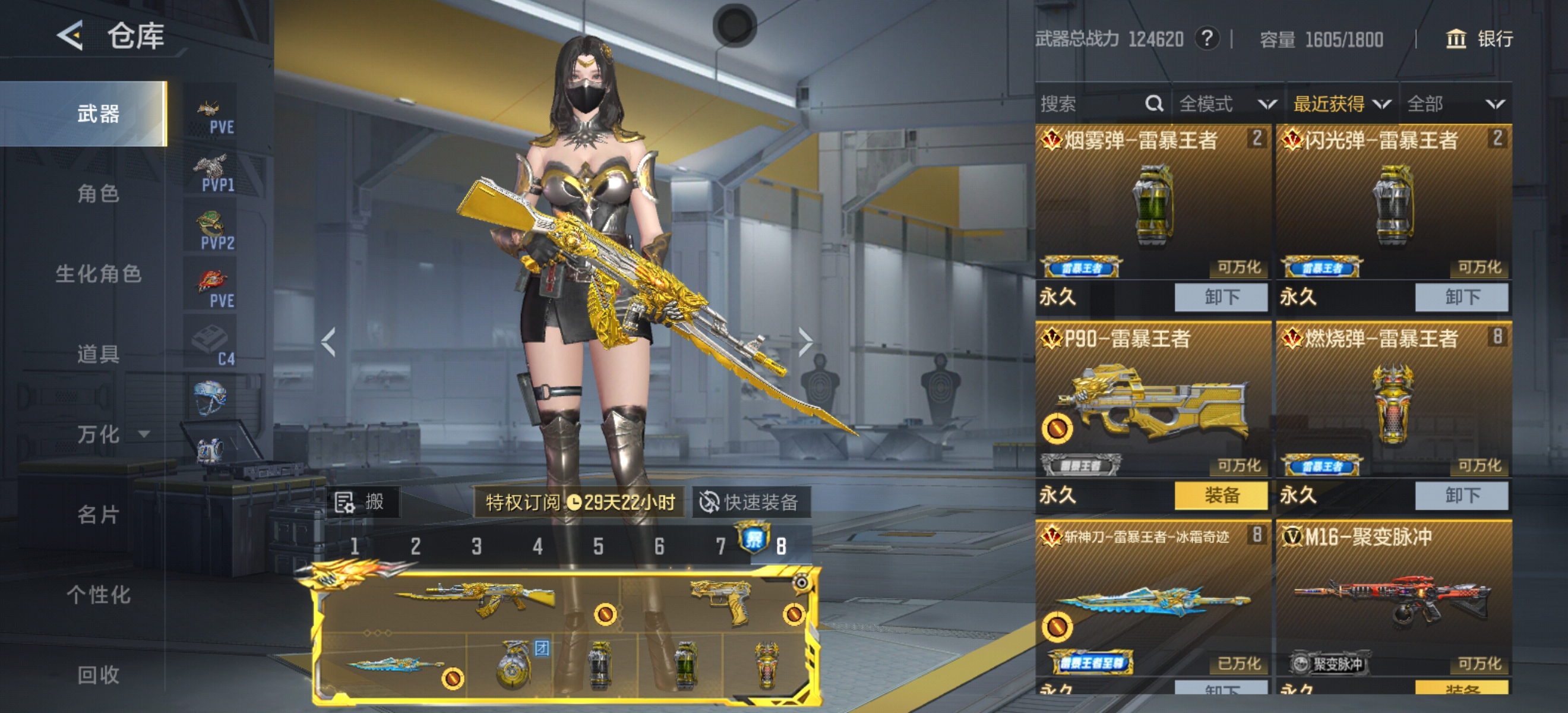1568x713 pixels.
Task: Click the 搜索 weapon search field
Action: pyautogui.click(x=1089, y=104)
